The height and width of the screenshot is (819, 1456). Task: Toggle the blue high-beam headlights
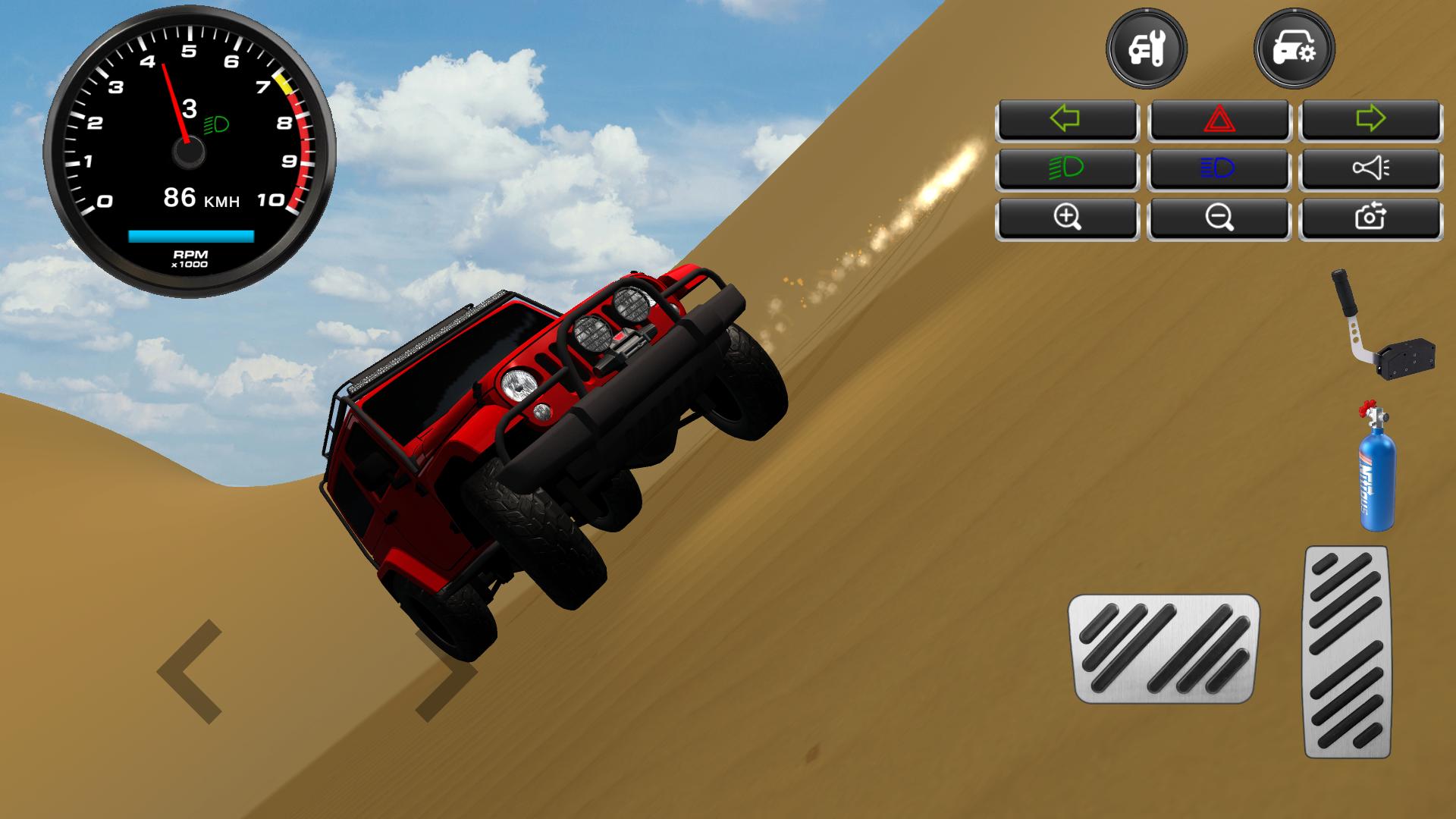(x=1219, y=168)
